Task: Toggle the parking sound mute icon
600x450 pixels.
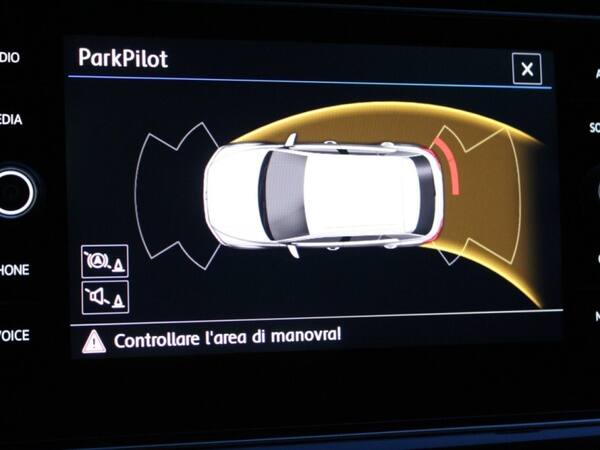Action: coord(104,297)
